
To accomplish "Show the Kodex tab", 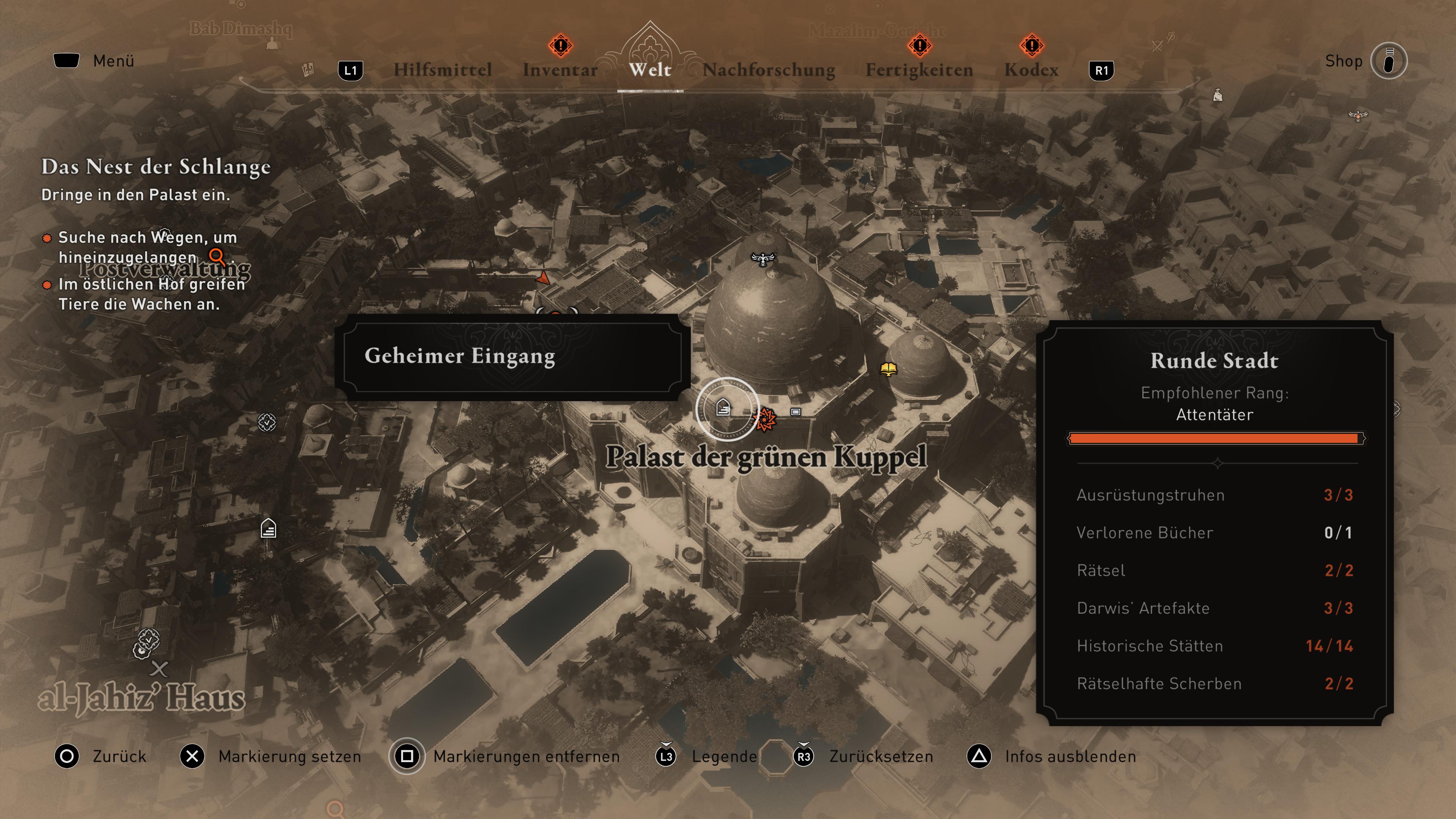I will (1031, 69).
